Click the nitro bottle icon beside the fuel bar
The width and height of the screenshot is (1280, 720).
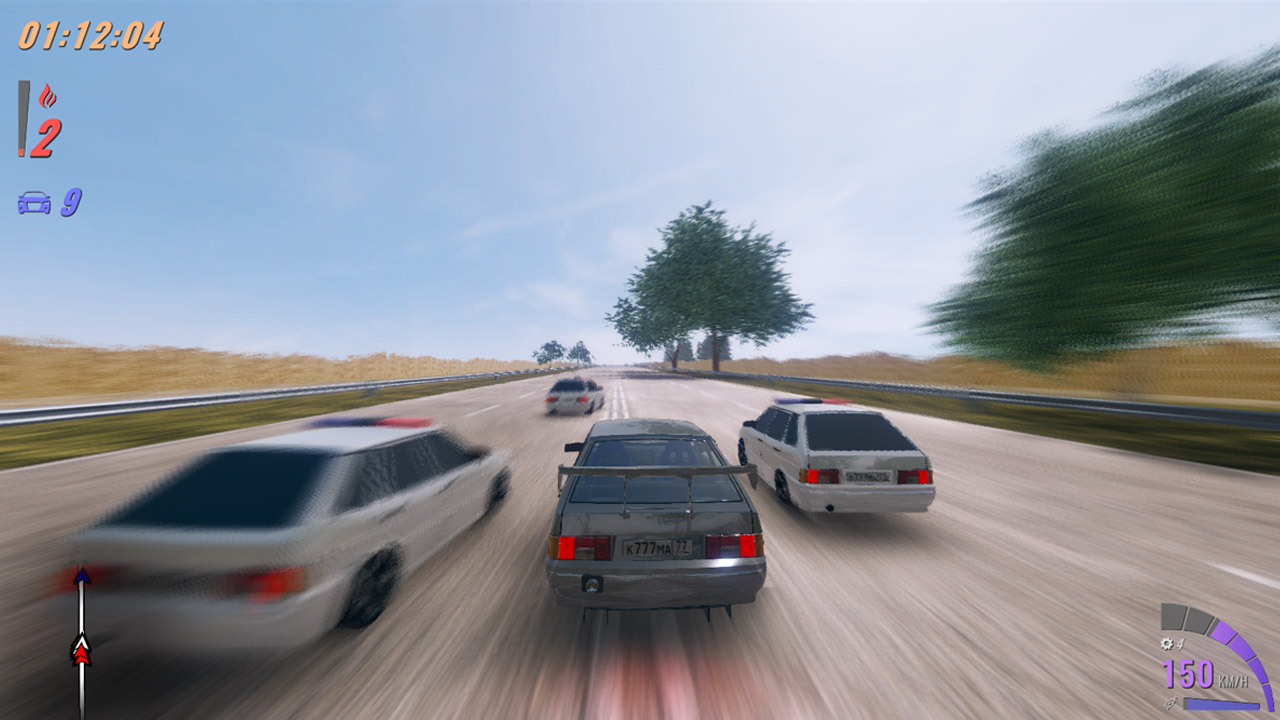click(x=1171, y=702)
